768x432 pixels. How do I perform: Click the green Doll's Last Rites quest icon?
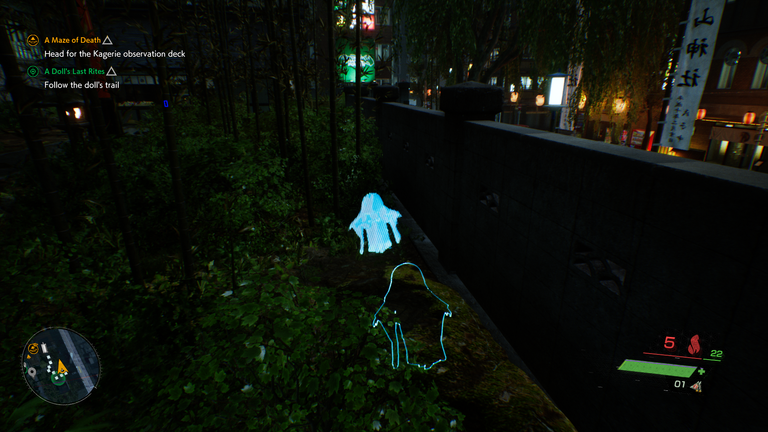coord(33,72)
